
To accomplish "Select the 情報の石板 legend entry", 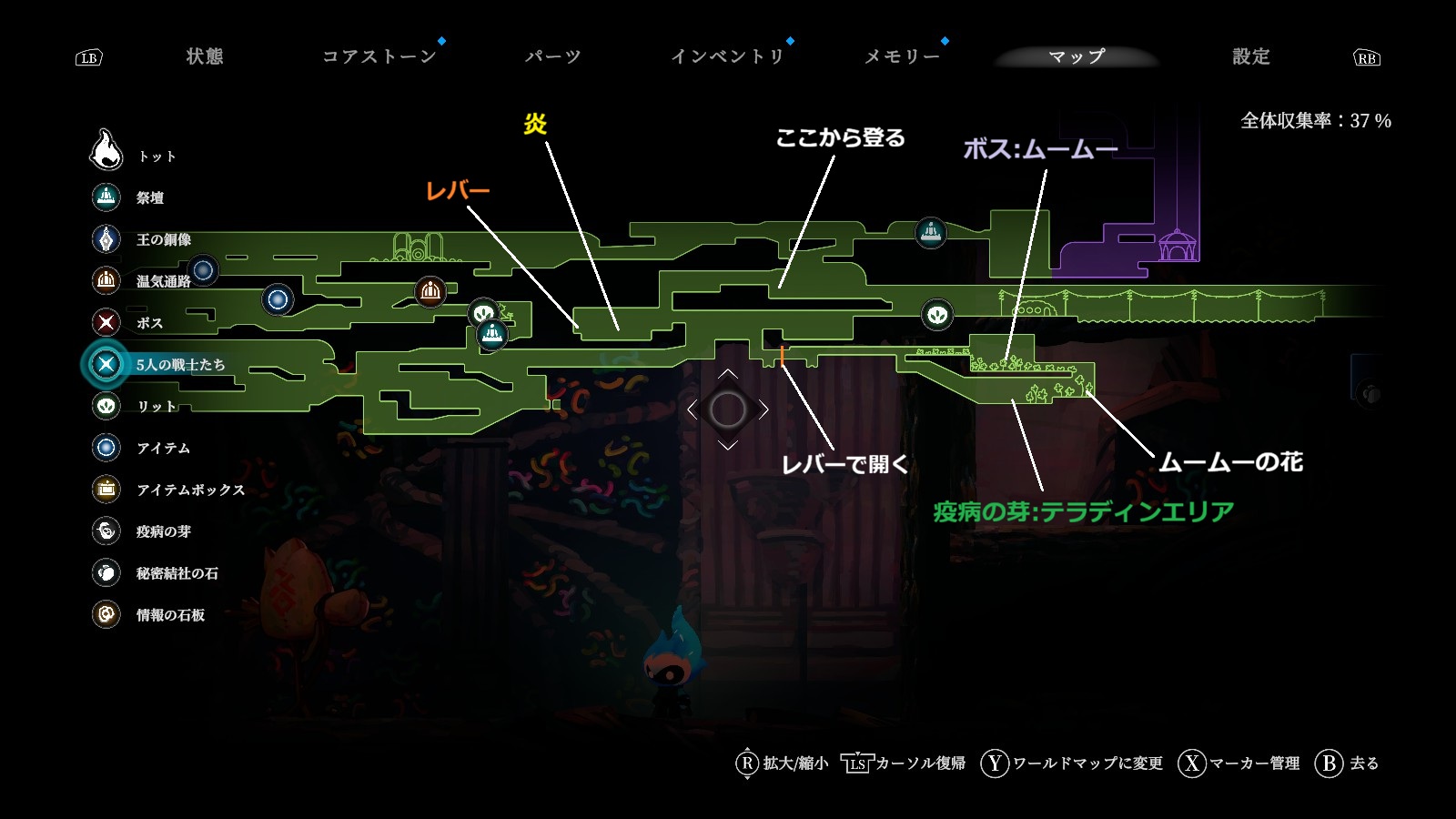I will (x=170, y=615).
